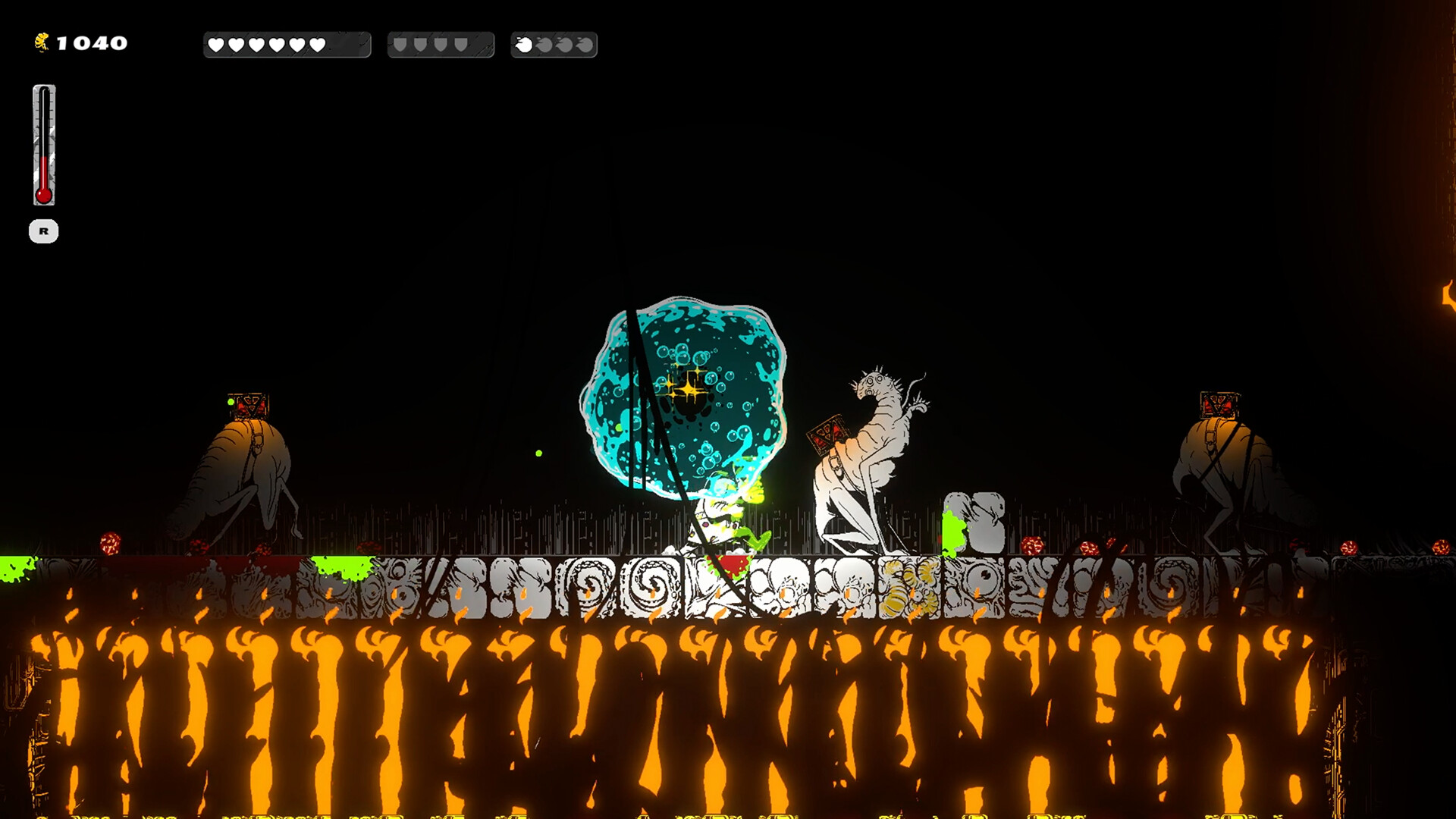Click the currency counter reading 1040
The height and width of the screenshot is (819, 1456).
coord(91,42)
